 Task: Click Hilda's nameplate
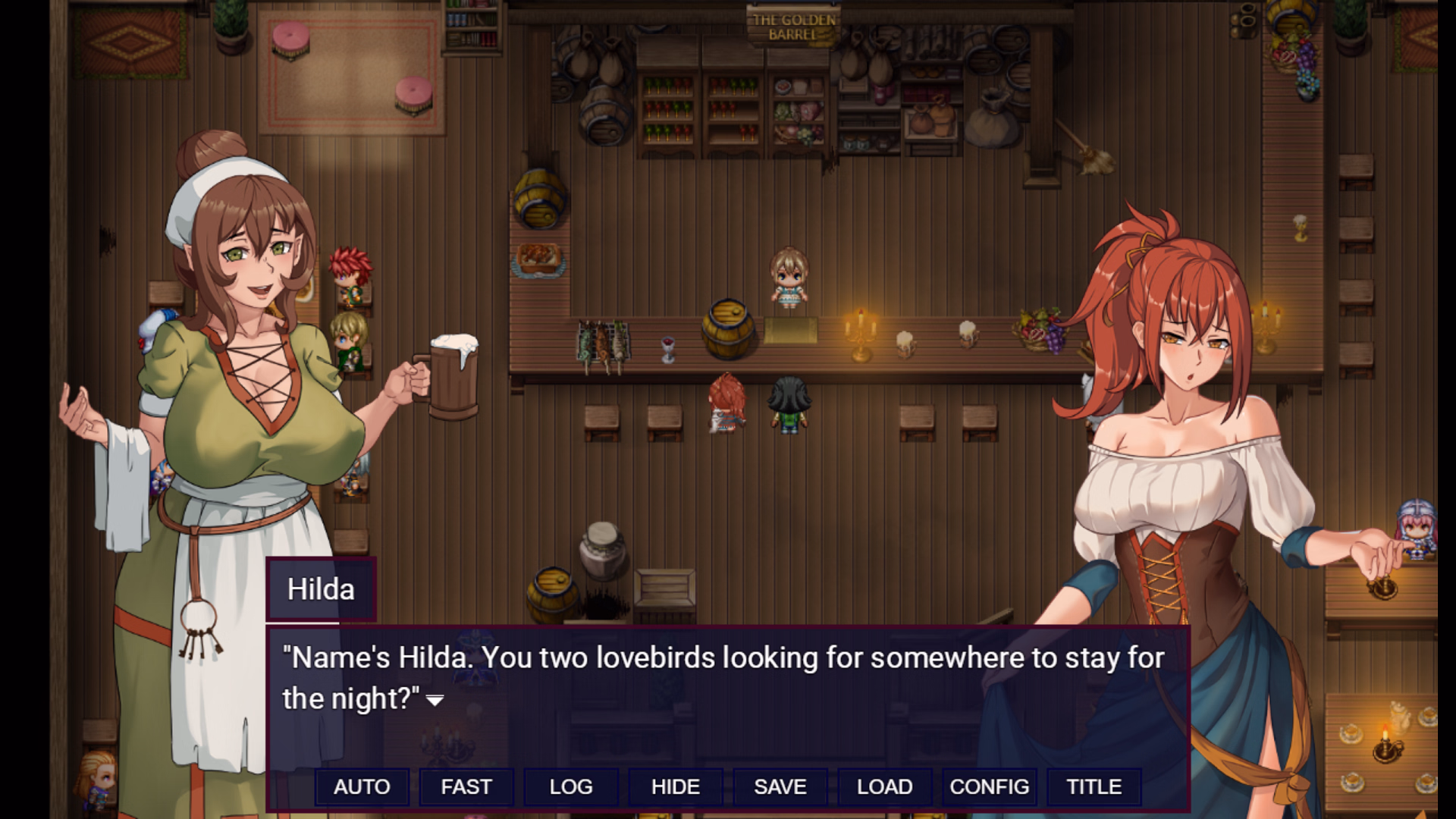tap(321, 588)
